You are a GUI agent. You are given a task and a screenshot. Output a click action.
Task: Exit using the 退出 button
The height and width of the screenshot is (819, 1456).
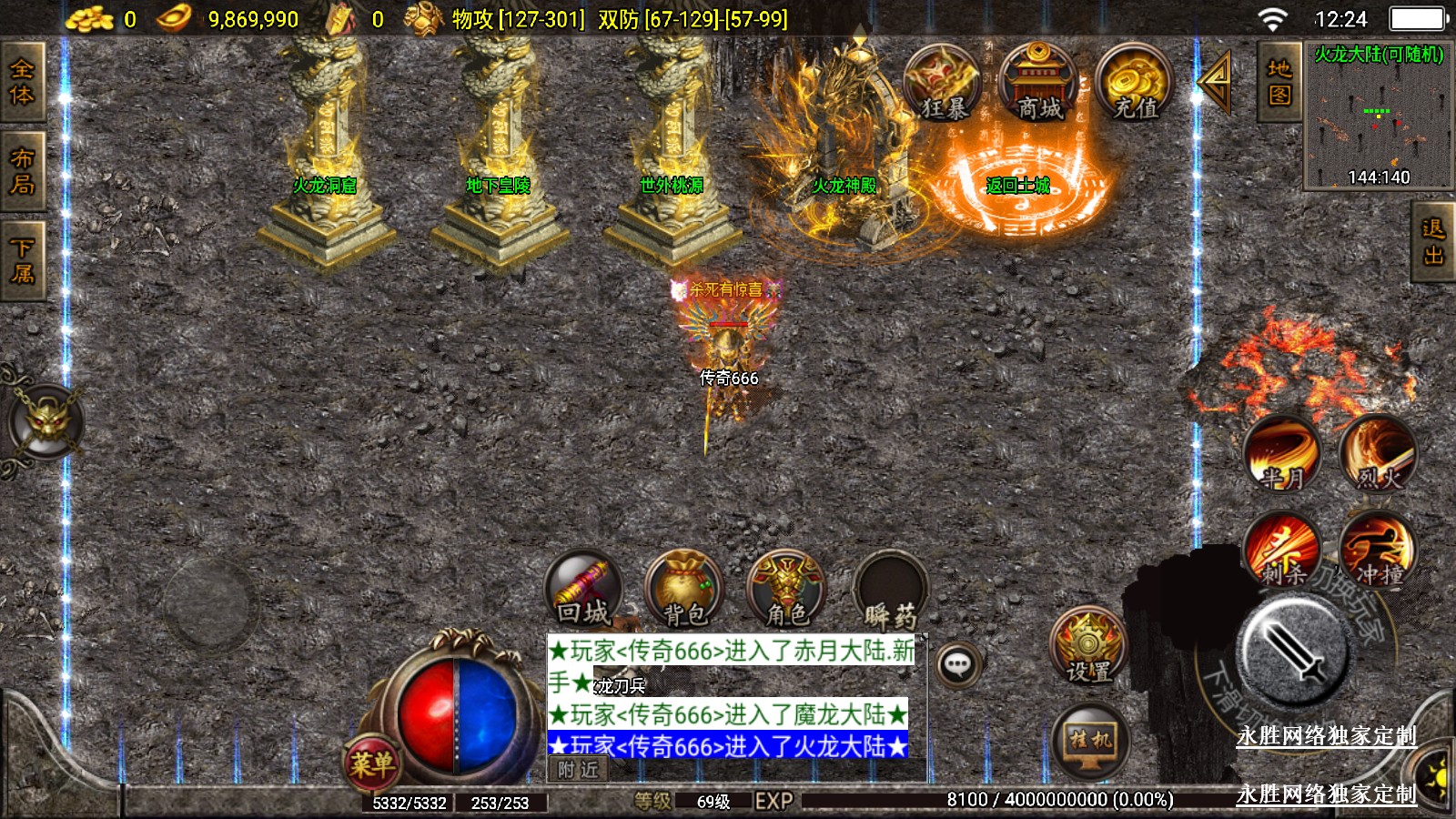[x=1433, y=242]
